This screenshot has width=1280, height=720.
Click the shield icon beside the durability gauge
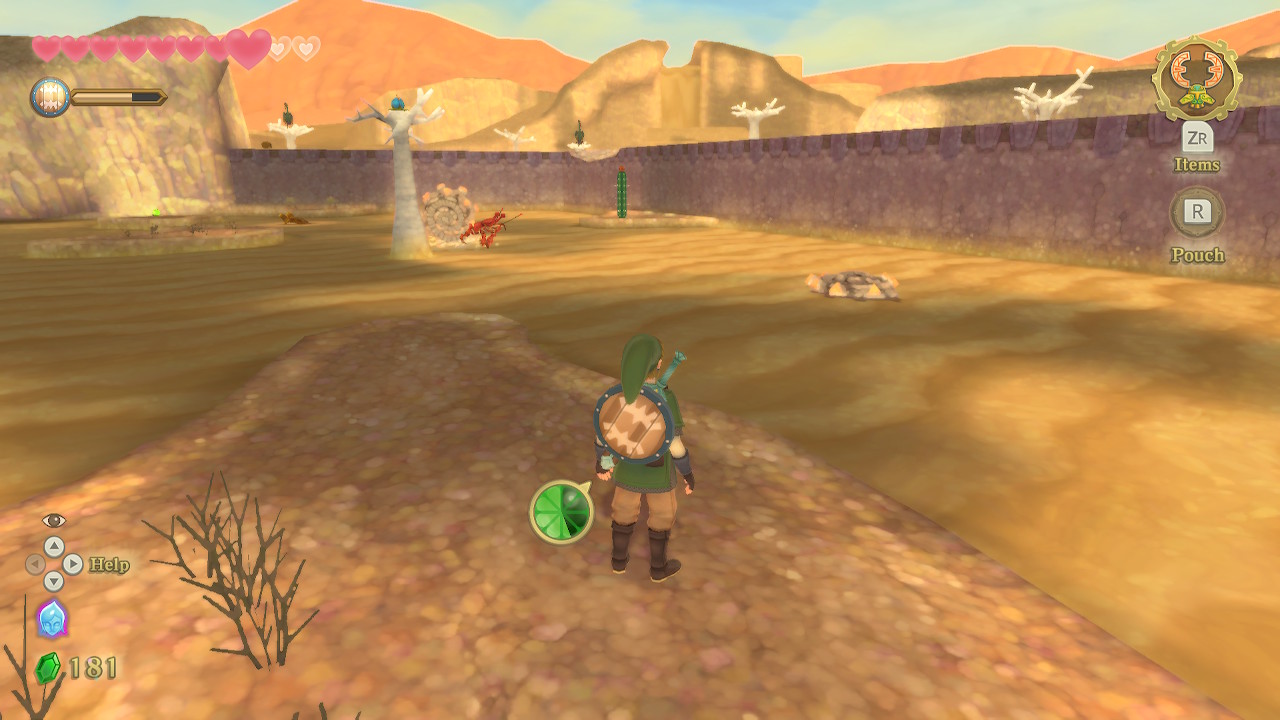[50, 98]
